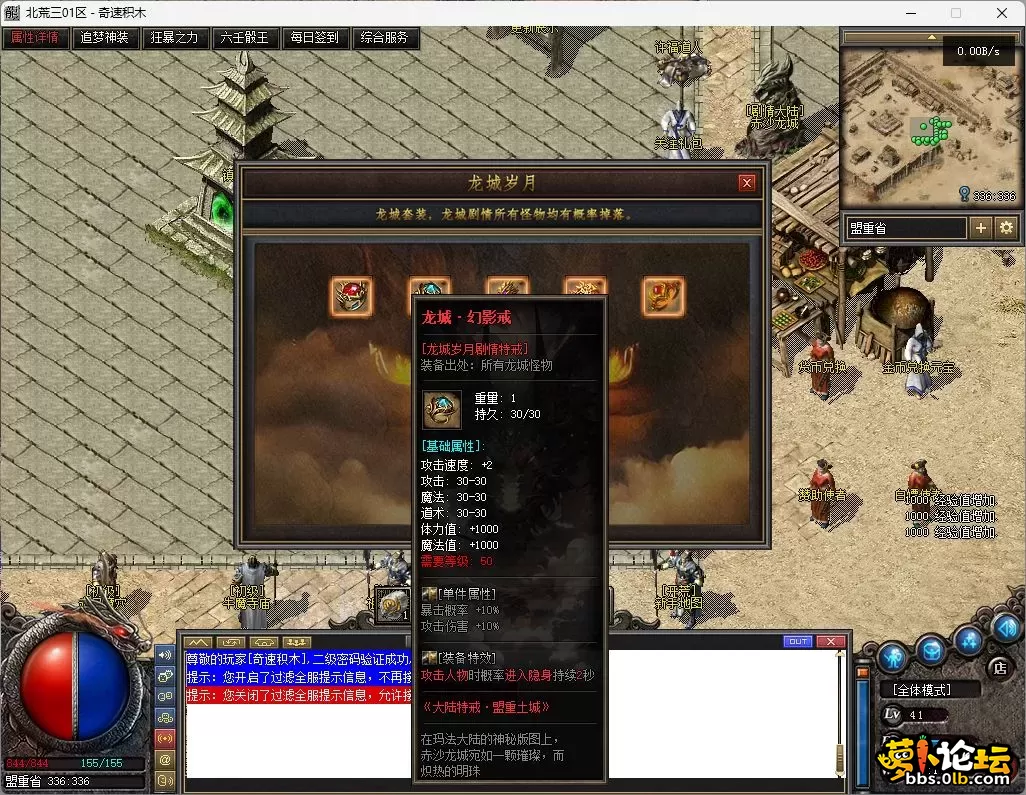Open the 综合服务 menu

[x=385, y=38]
